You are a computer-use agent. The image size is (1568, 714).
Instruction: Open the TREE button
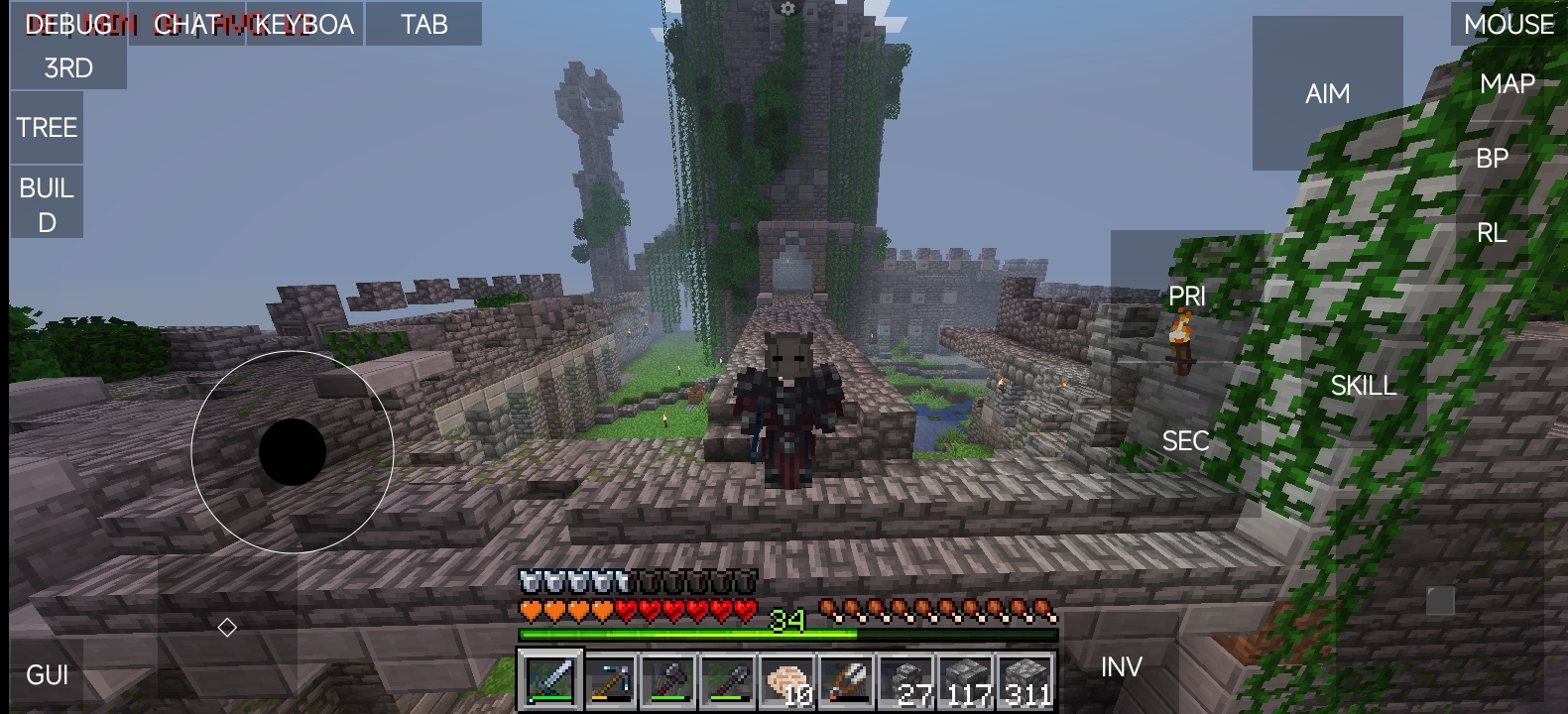[x=47, y=128]
